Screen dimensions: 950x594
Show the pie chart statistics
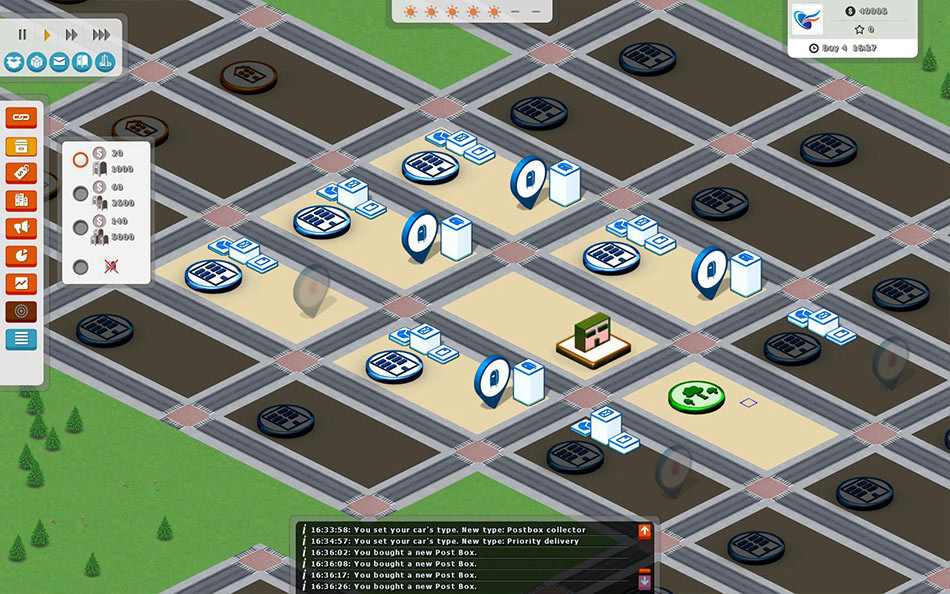[x=21, y=256]
